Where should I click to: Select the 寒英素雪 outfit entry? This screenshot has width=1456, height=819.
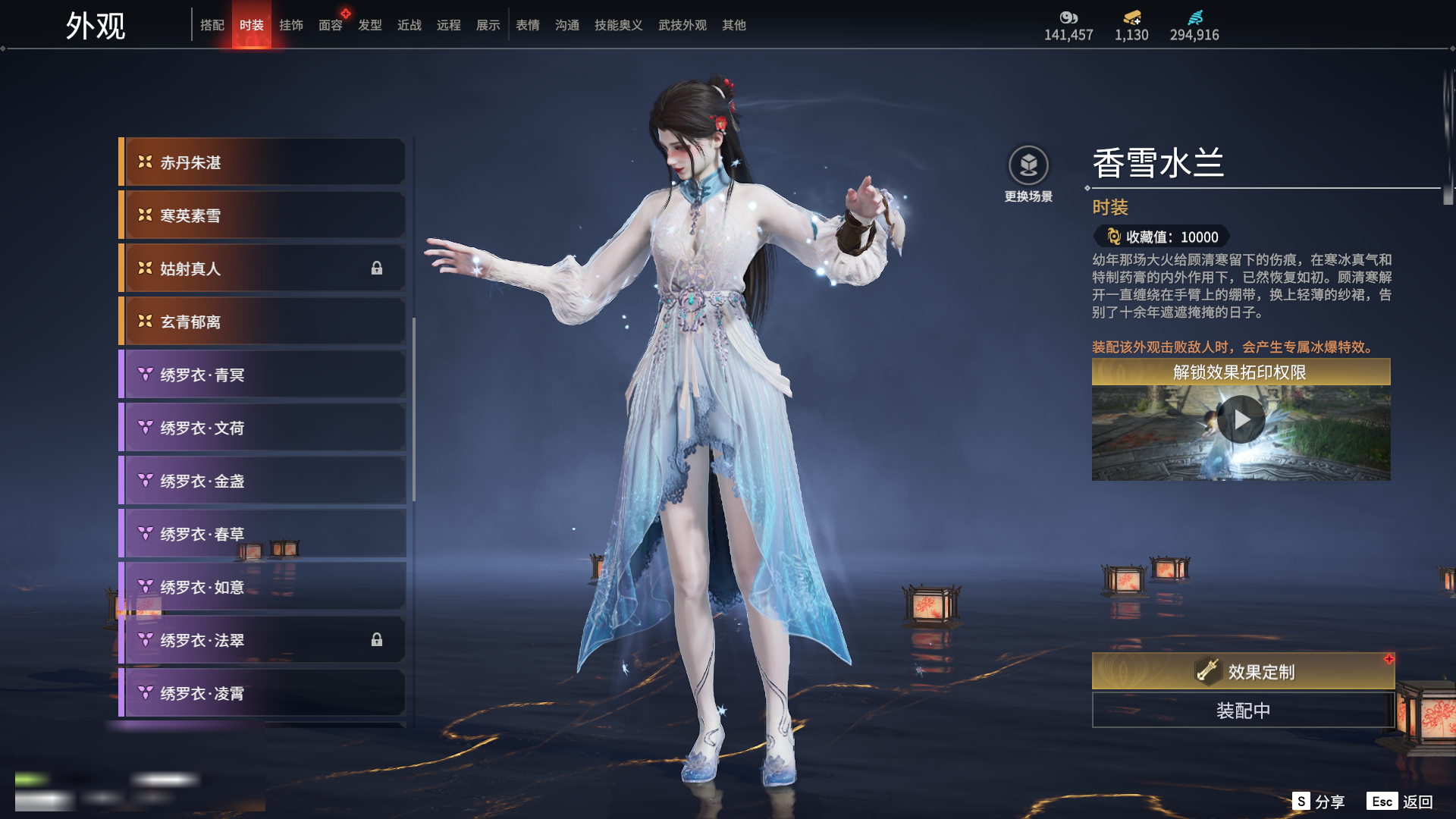coord(262,215)
